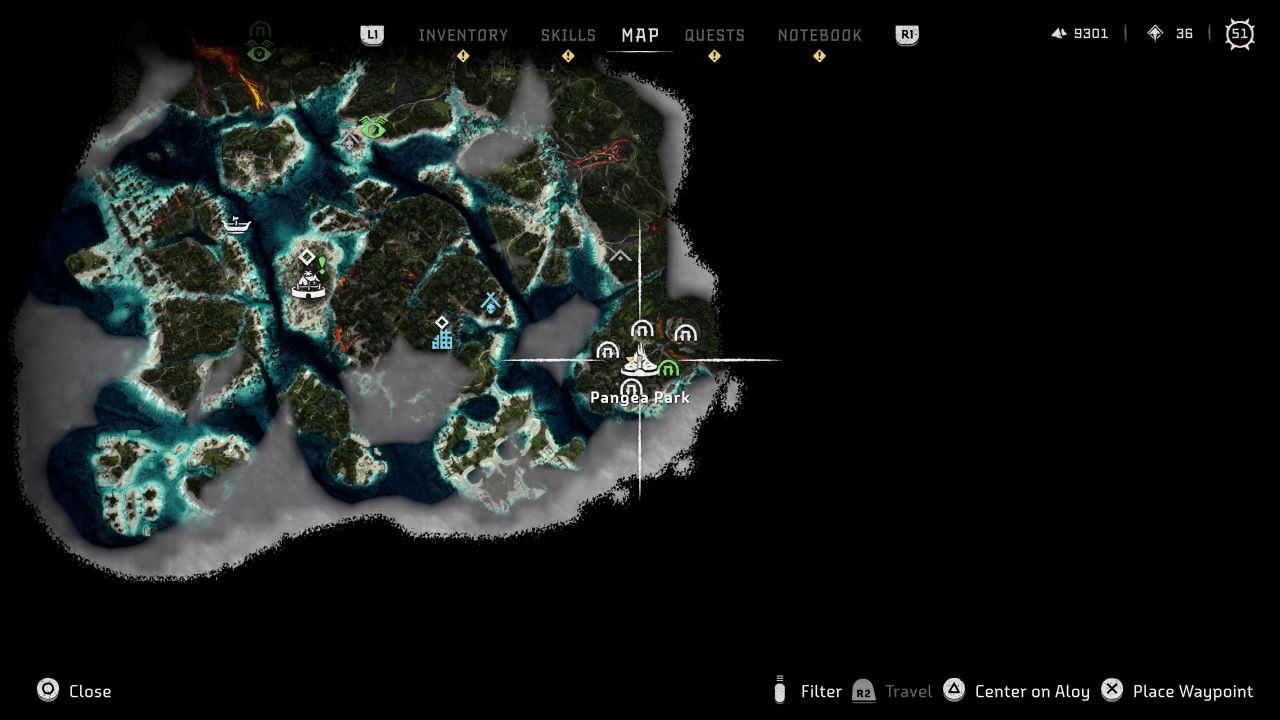Select the white settlement hut marker
The width and height of the screenshot is (1280, 720).
(308, 286)
